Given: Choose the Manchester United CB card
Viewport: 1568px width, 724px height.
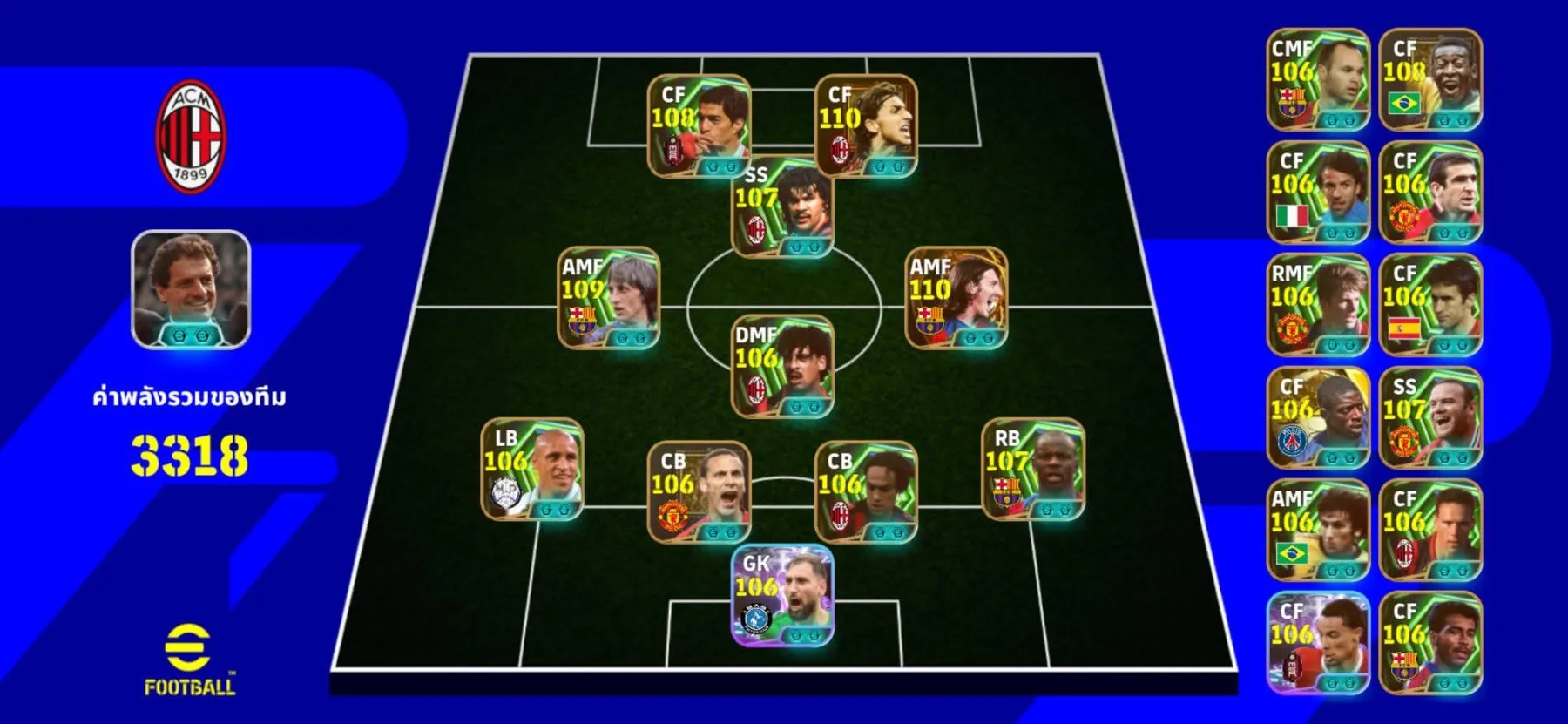Looking at the screenshot, I should tap(699, 491).
